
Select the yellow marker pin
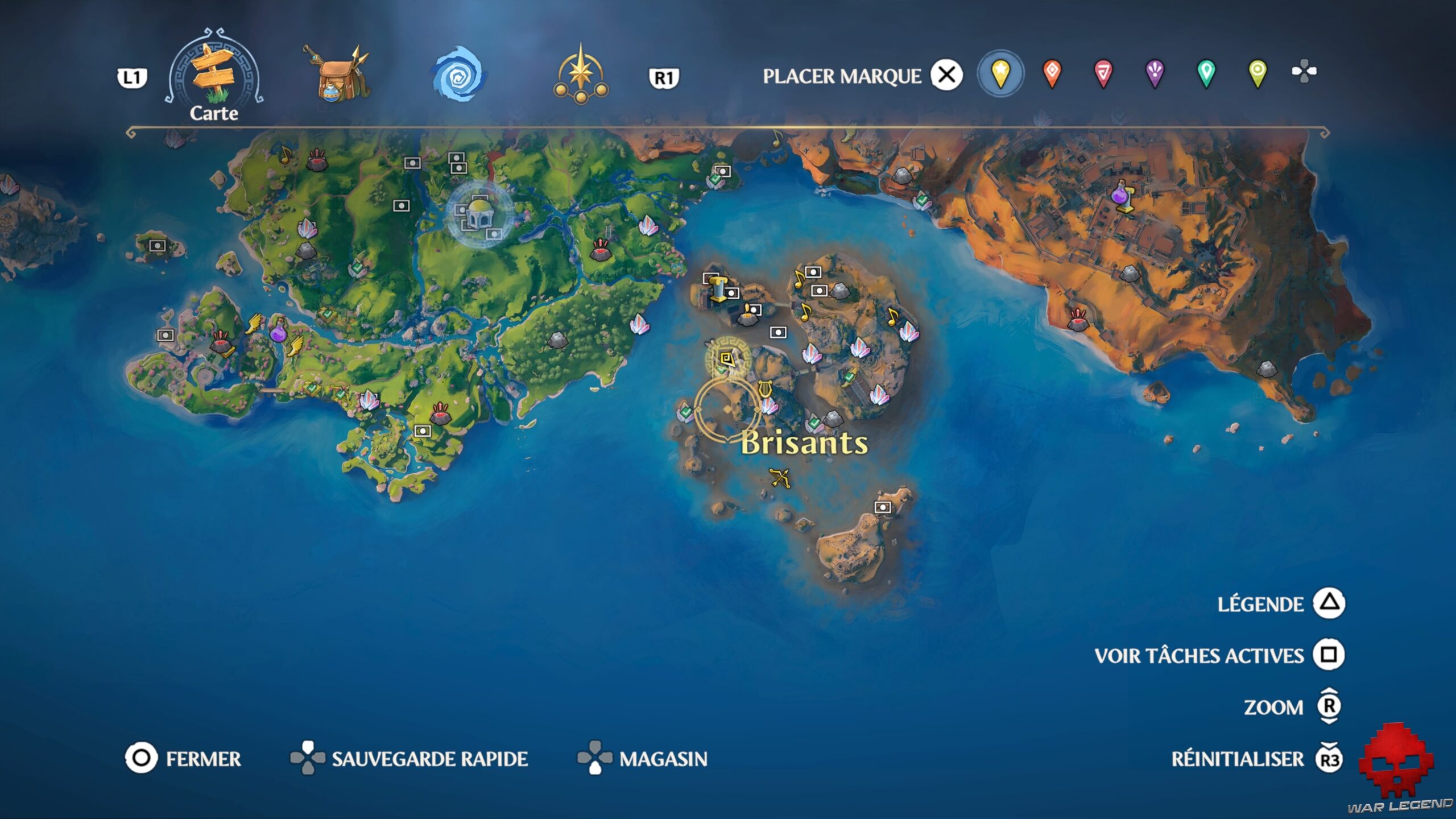click(x=1001, y=73)
